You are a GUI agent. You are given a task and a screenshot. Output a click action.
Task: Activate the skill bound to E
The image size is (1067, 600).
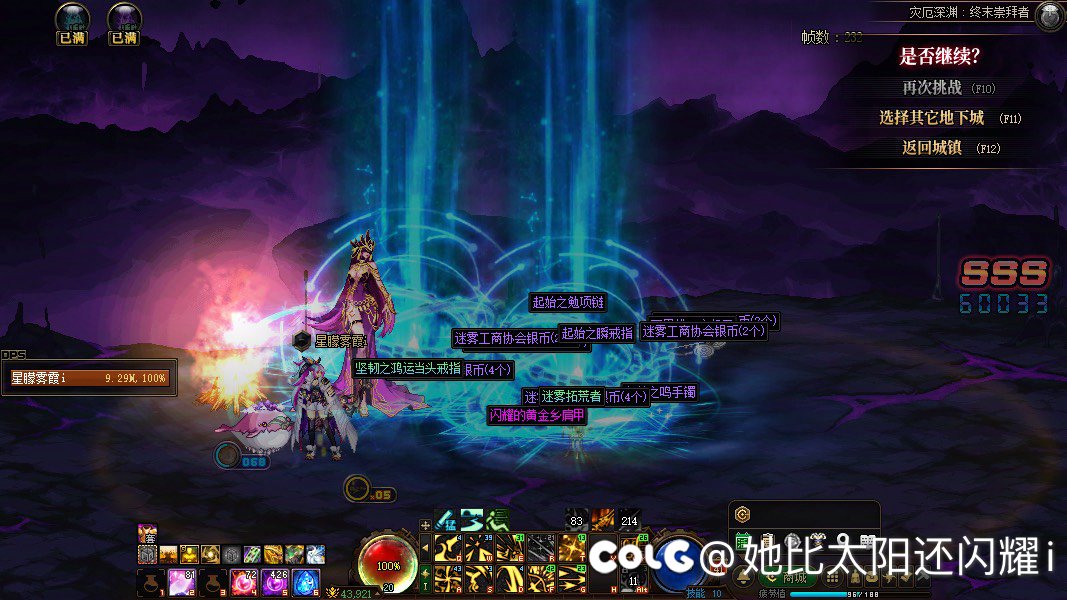click(509, 548)
